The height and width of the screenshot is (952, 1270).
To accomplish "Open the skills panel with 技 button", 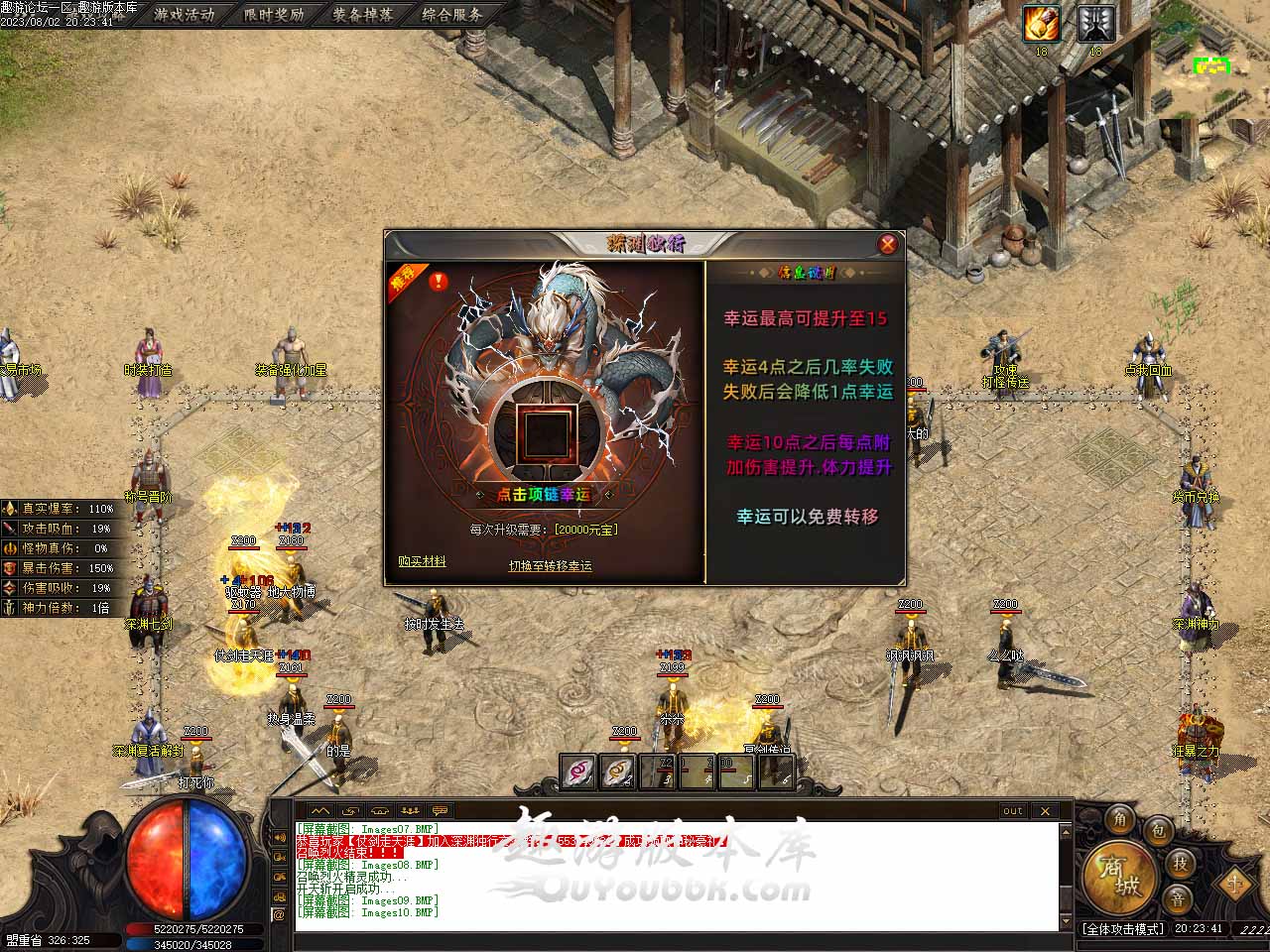I will [1180, 863].
